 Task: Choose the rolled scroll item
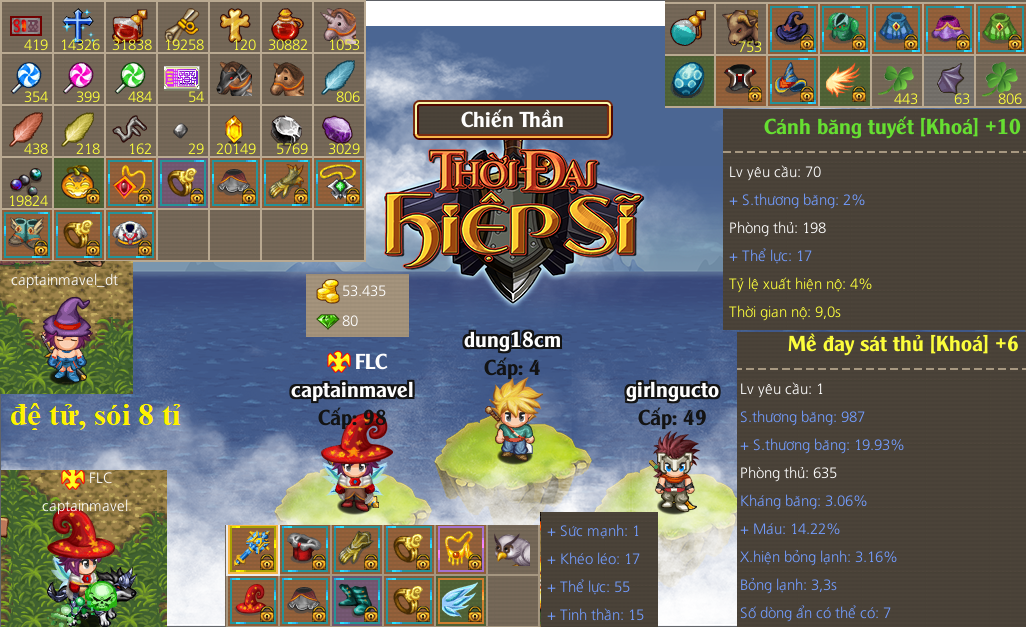[x=182, y=25]
